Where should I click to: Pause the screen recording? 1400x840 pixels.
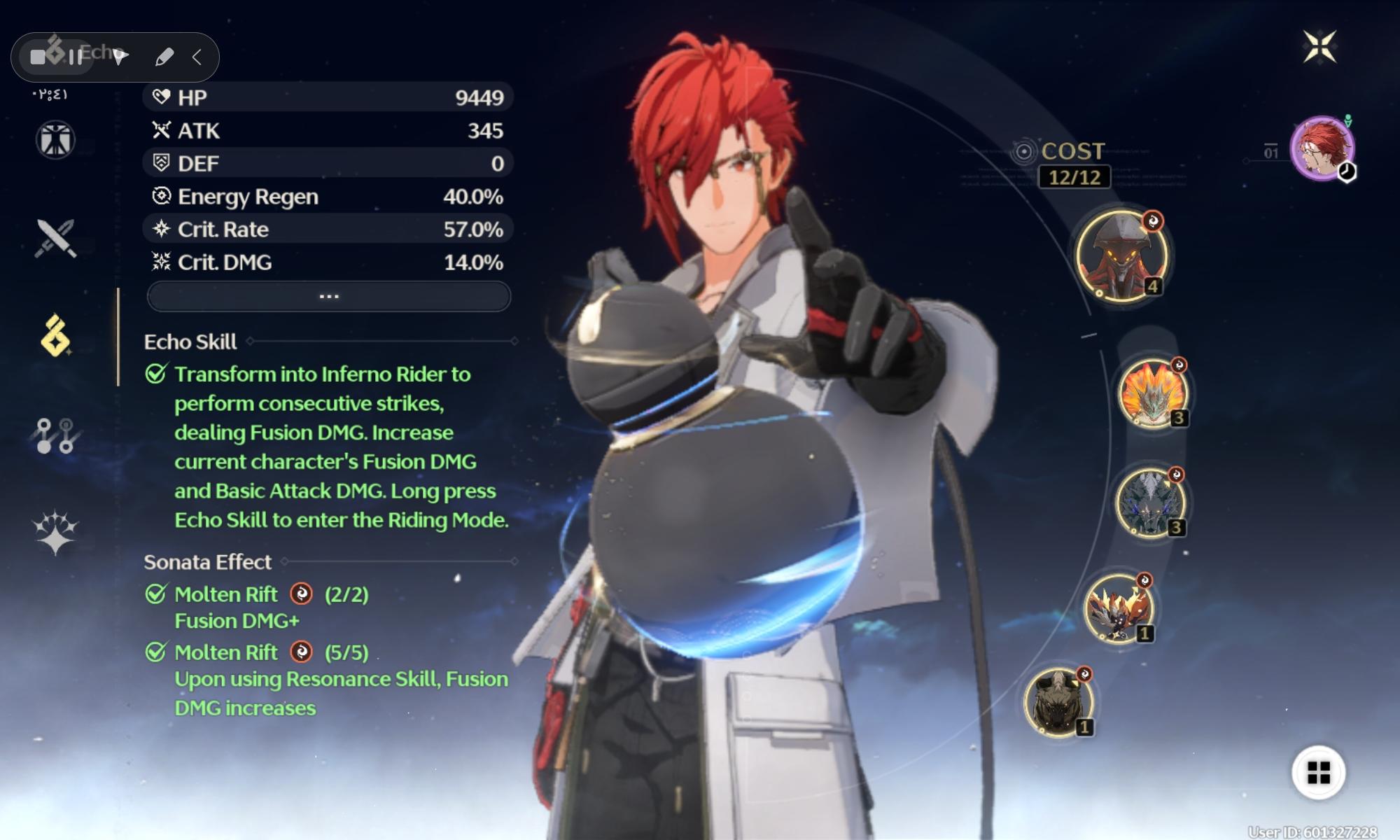click(75, 57)
